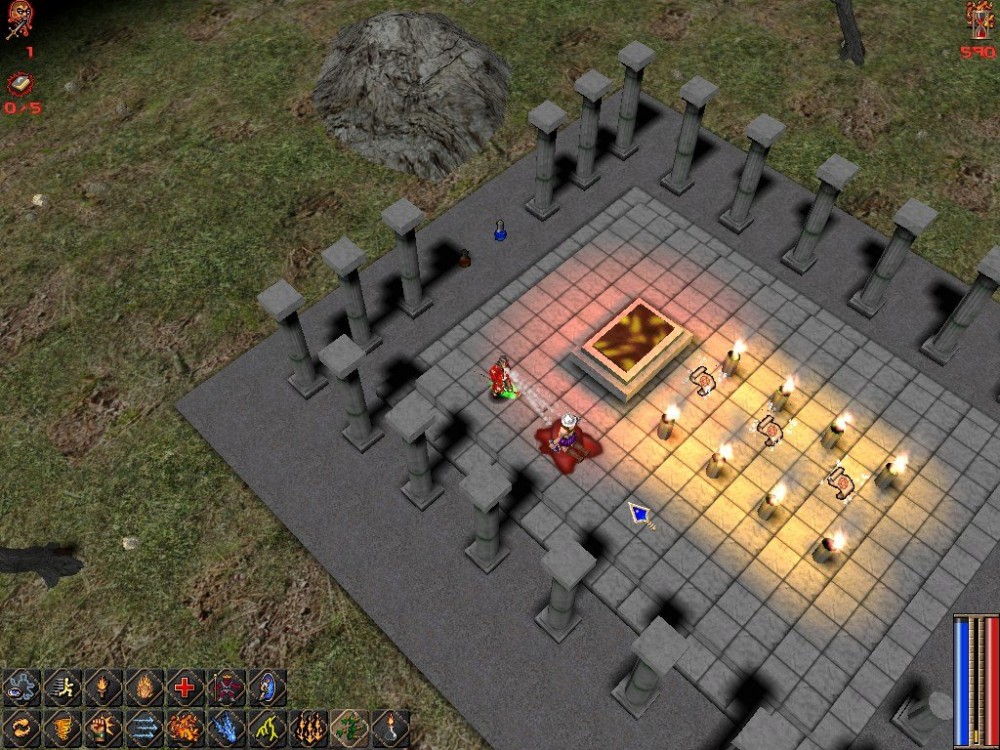Activate the glowing fist spell
Viewport: 1000px width, 750px height.
tap(103, 729)
